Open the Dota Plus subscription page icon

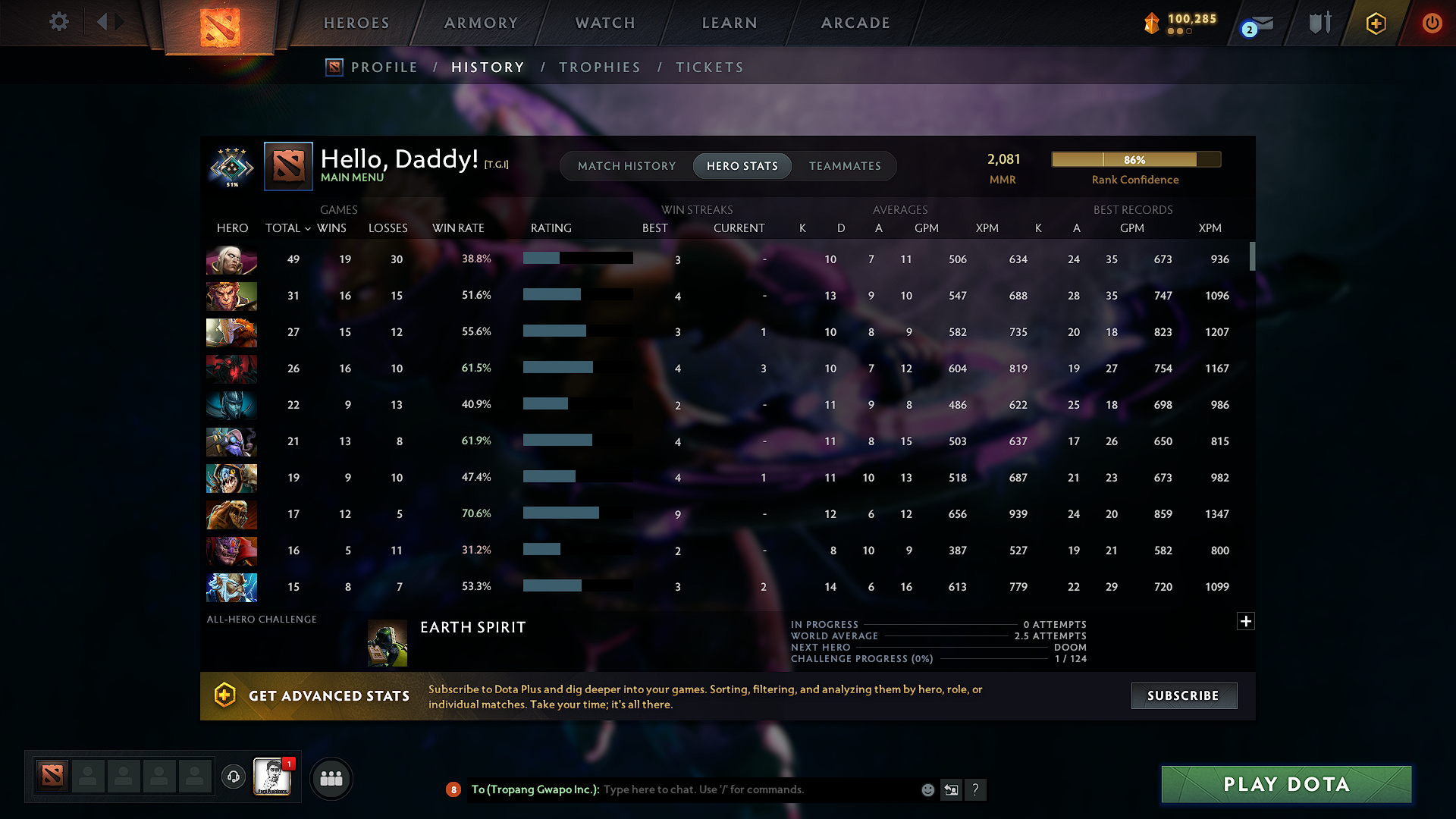pyautogui.click(x=1376, y=23)
